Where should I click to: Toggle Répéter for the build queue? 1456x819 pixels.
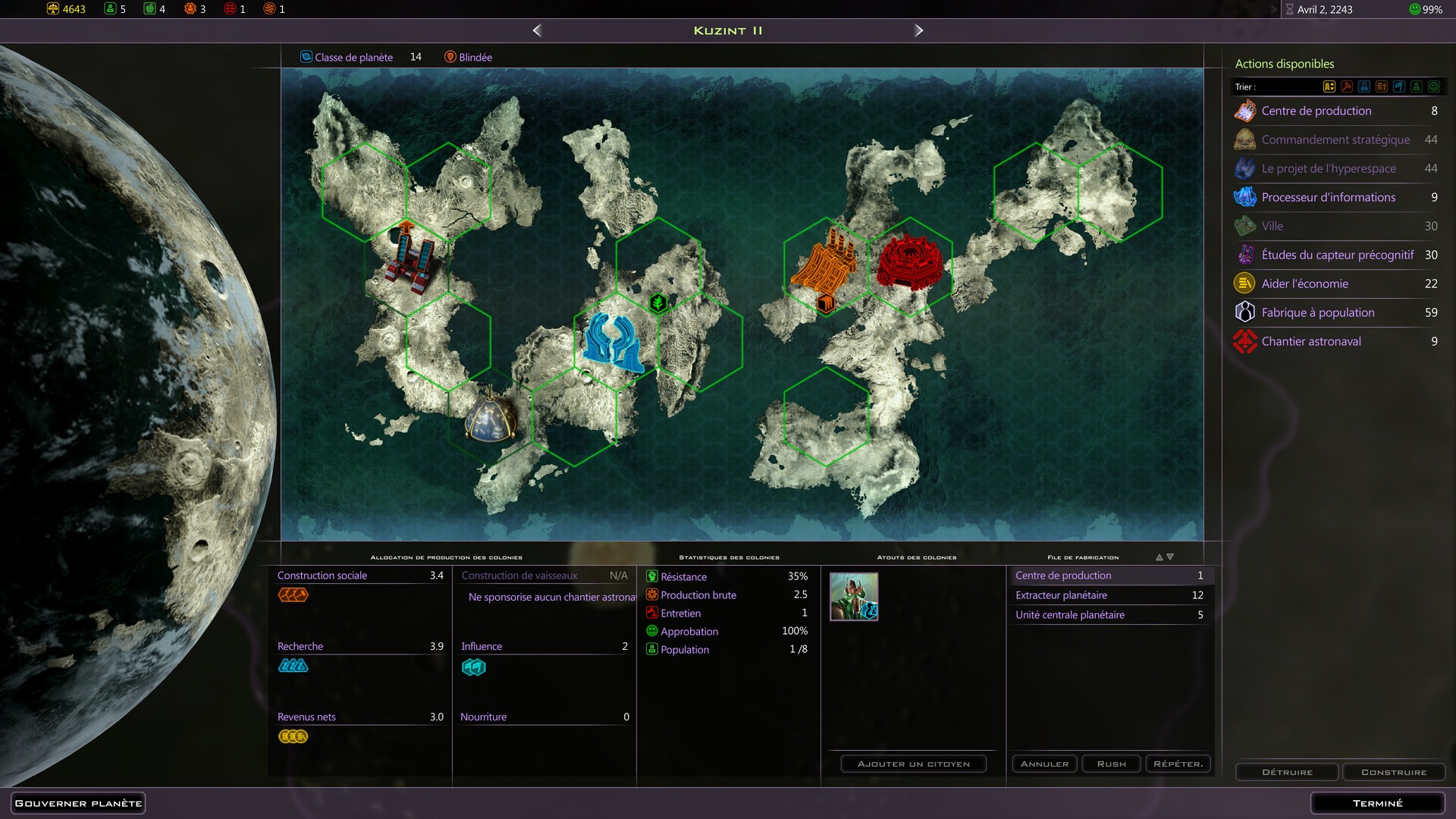tap(1178, 764)
